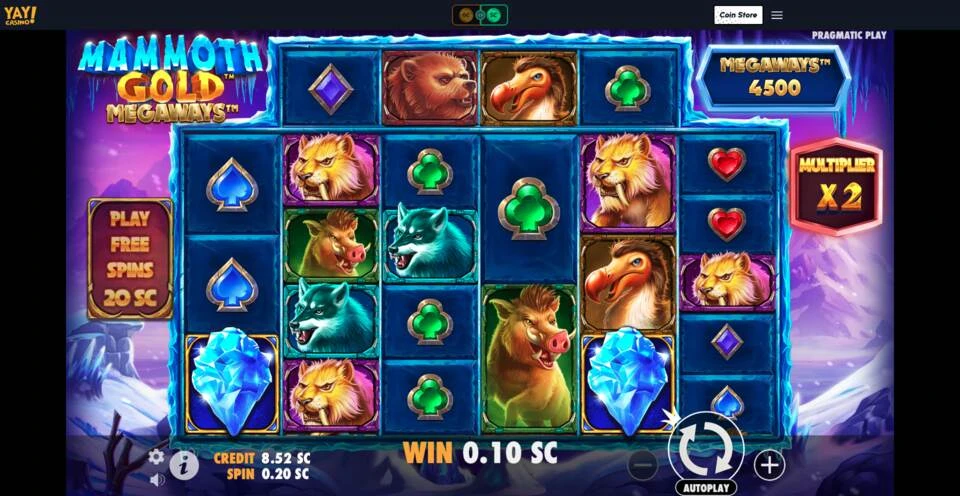960x496 pixels.
Task: Toggle the sound speaker icon
Action: coord(157,479)
